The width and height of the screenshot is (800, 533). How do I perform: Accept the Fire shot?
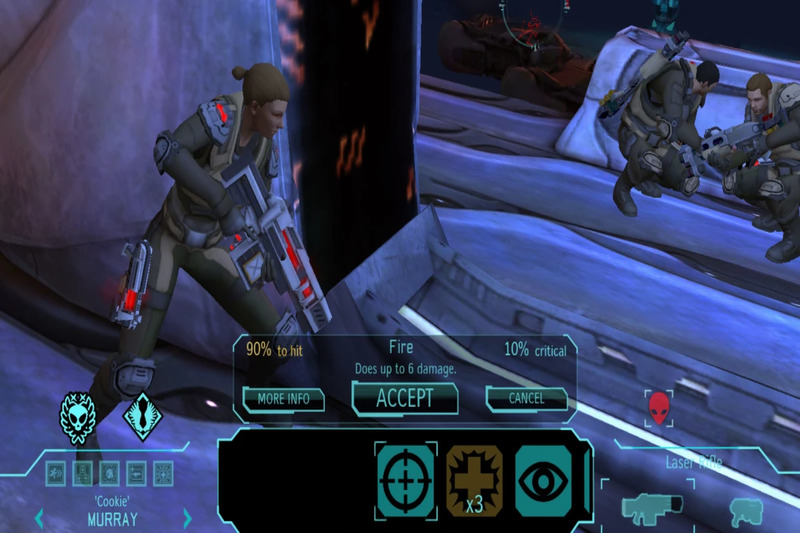[x=404, y=397]
